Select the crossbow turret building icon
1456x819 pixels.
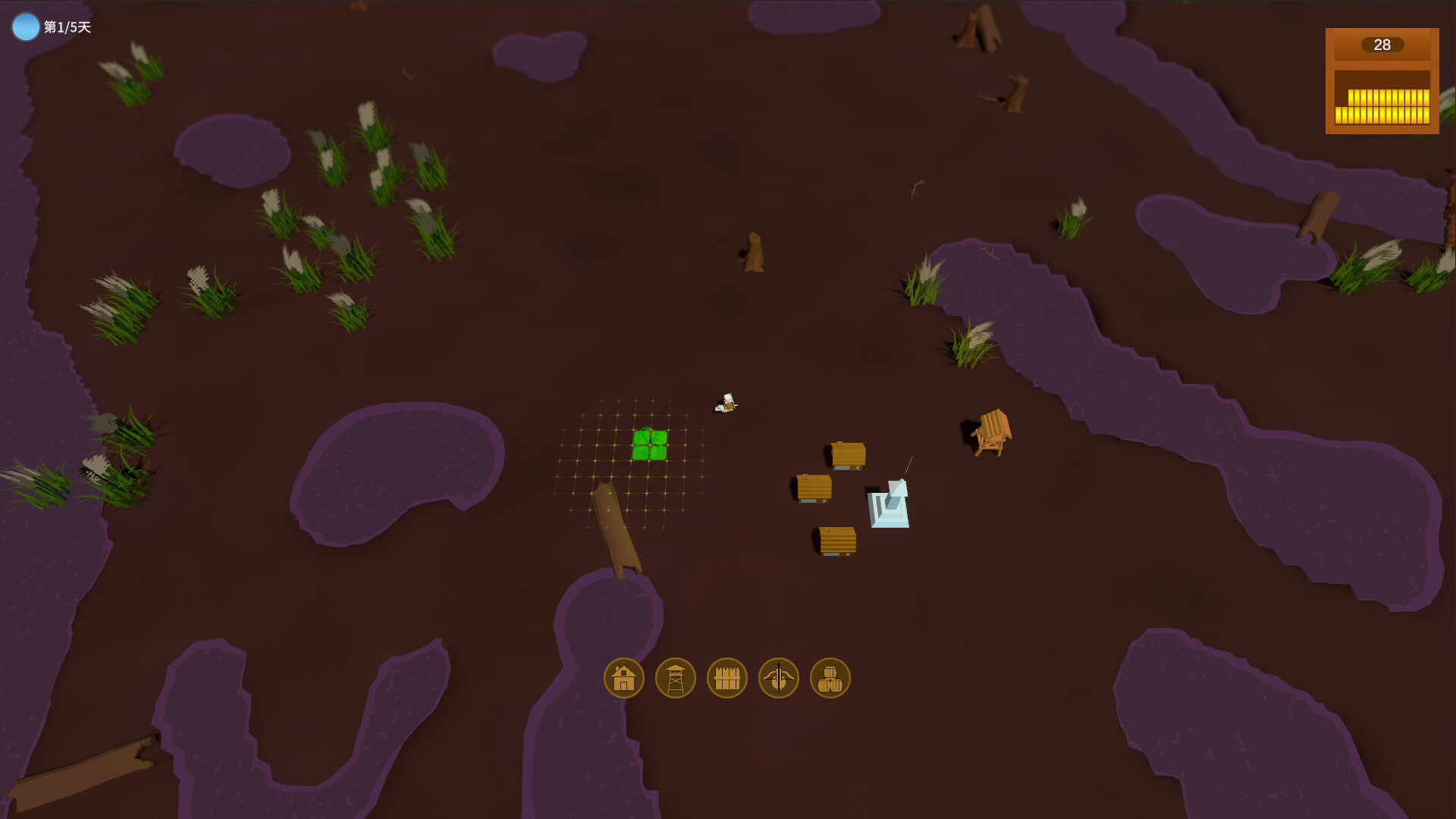pos(778,677)
